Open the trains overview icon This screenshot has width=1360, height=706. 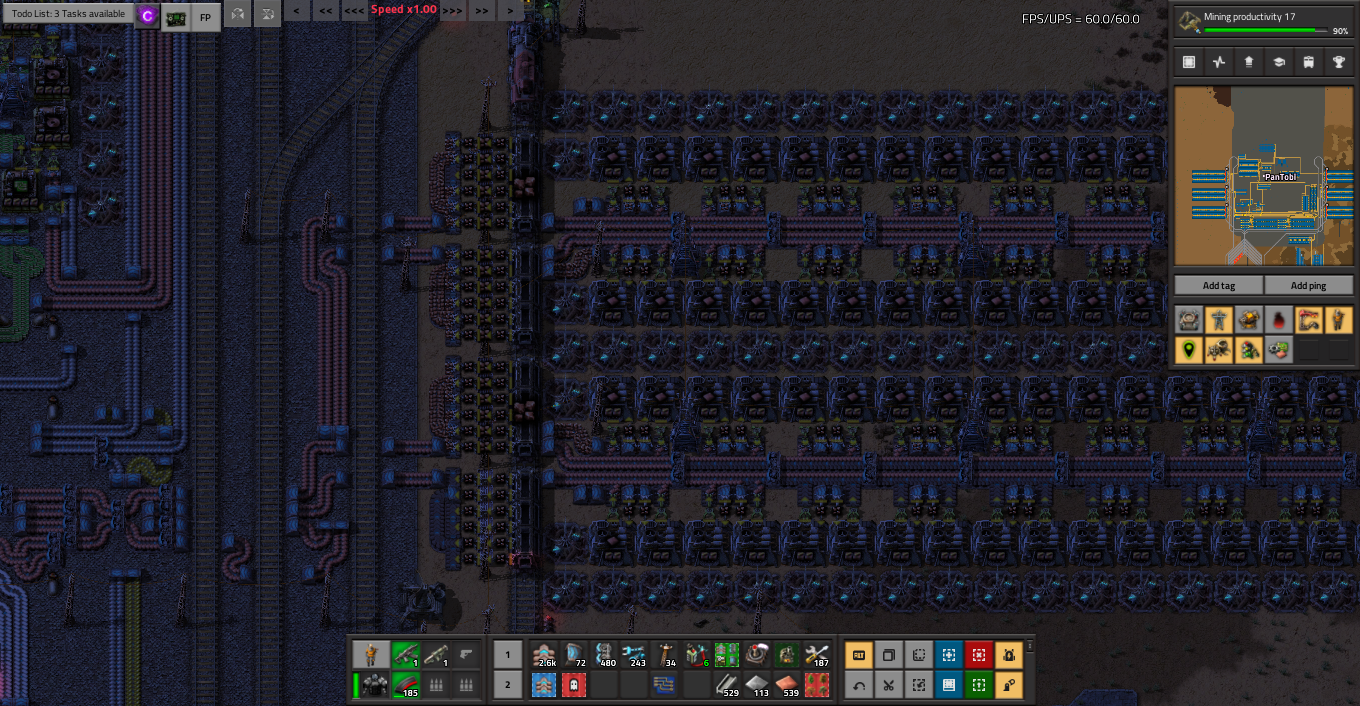tap(1308, 62)
